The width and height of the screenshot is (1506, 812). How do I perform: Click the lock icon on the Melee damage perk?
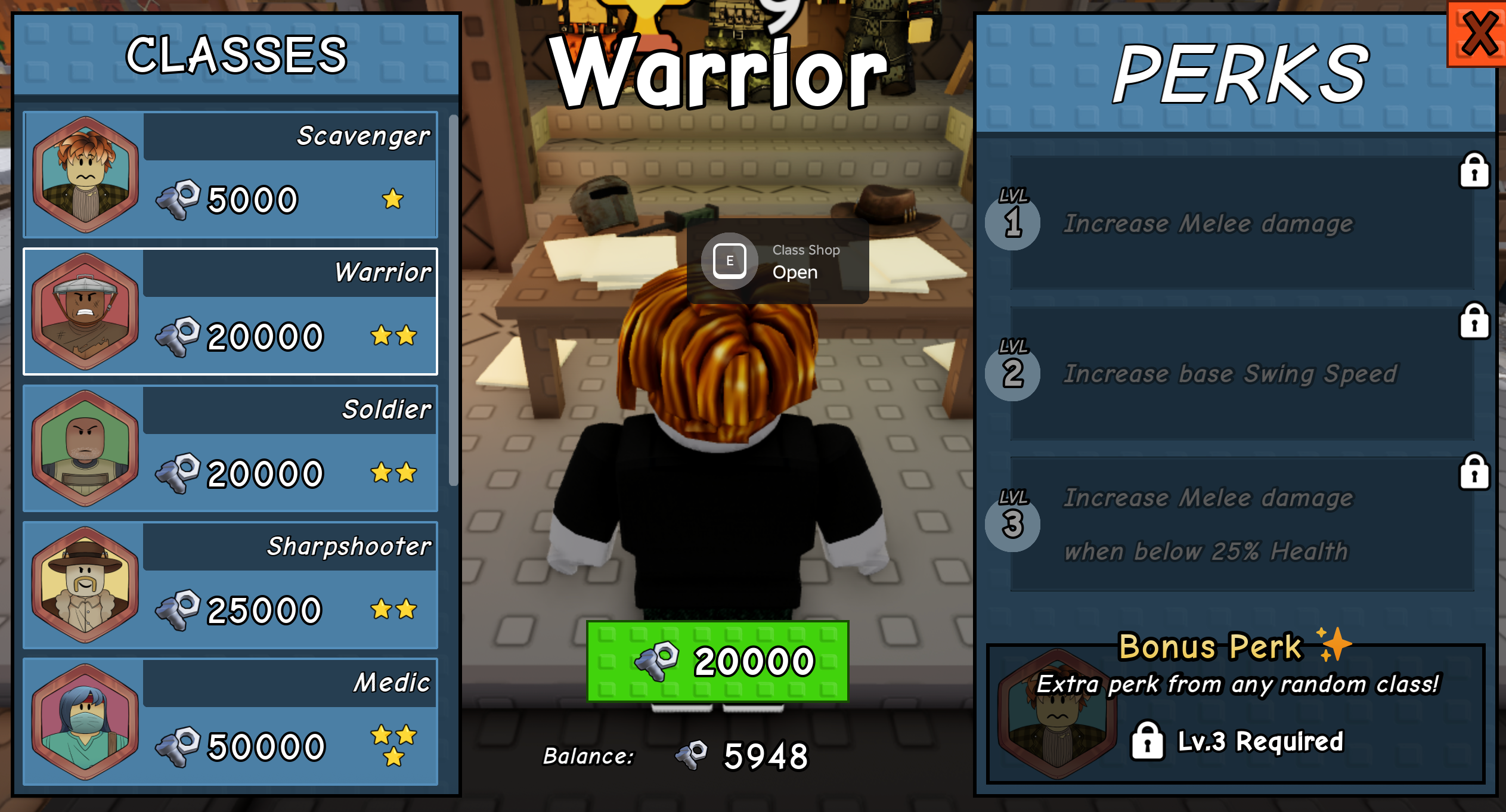(x=1473, y=171)
